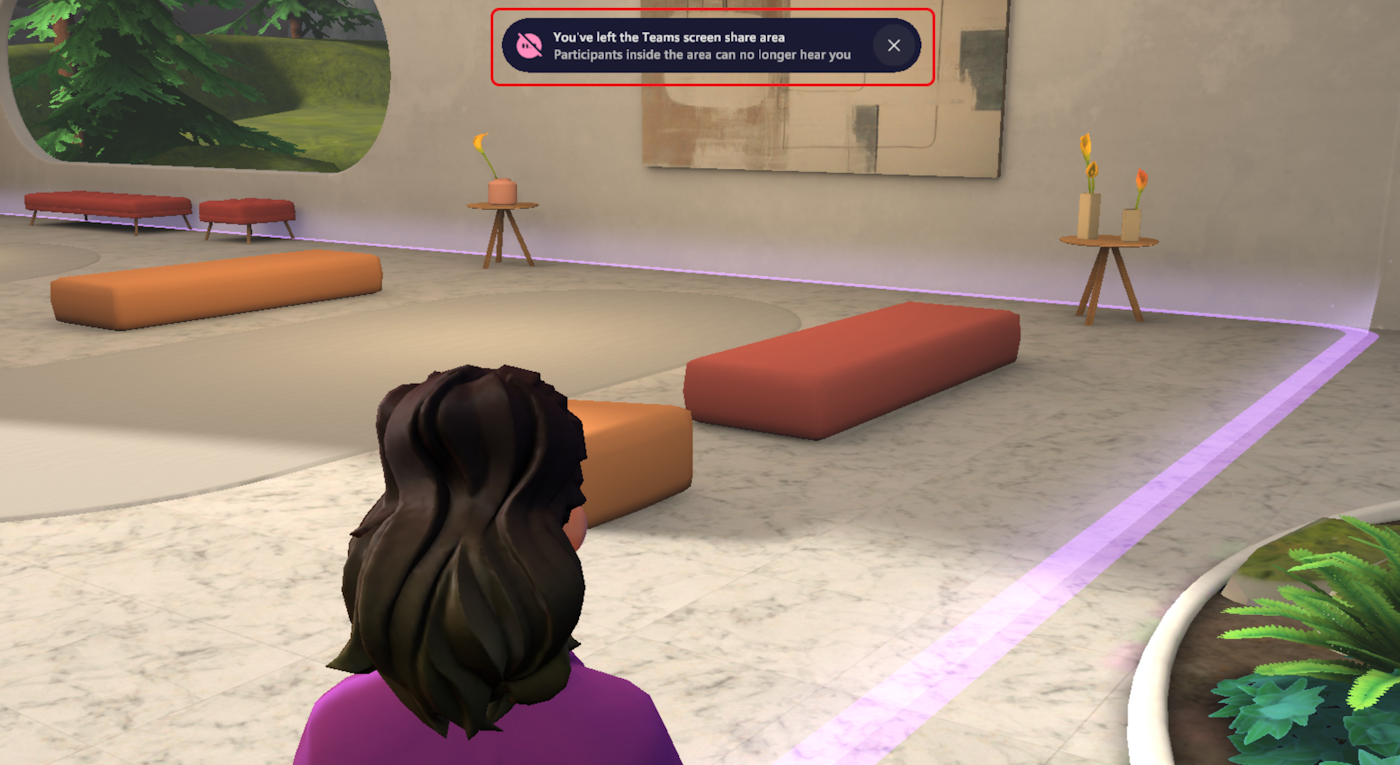The width and height of the screenshot is (1400, 765).
Task: Click the muted microphone icon in the notification
Action: pos(527,44)
